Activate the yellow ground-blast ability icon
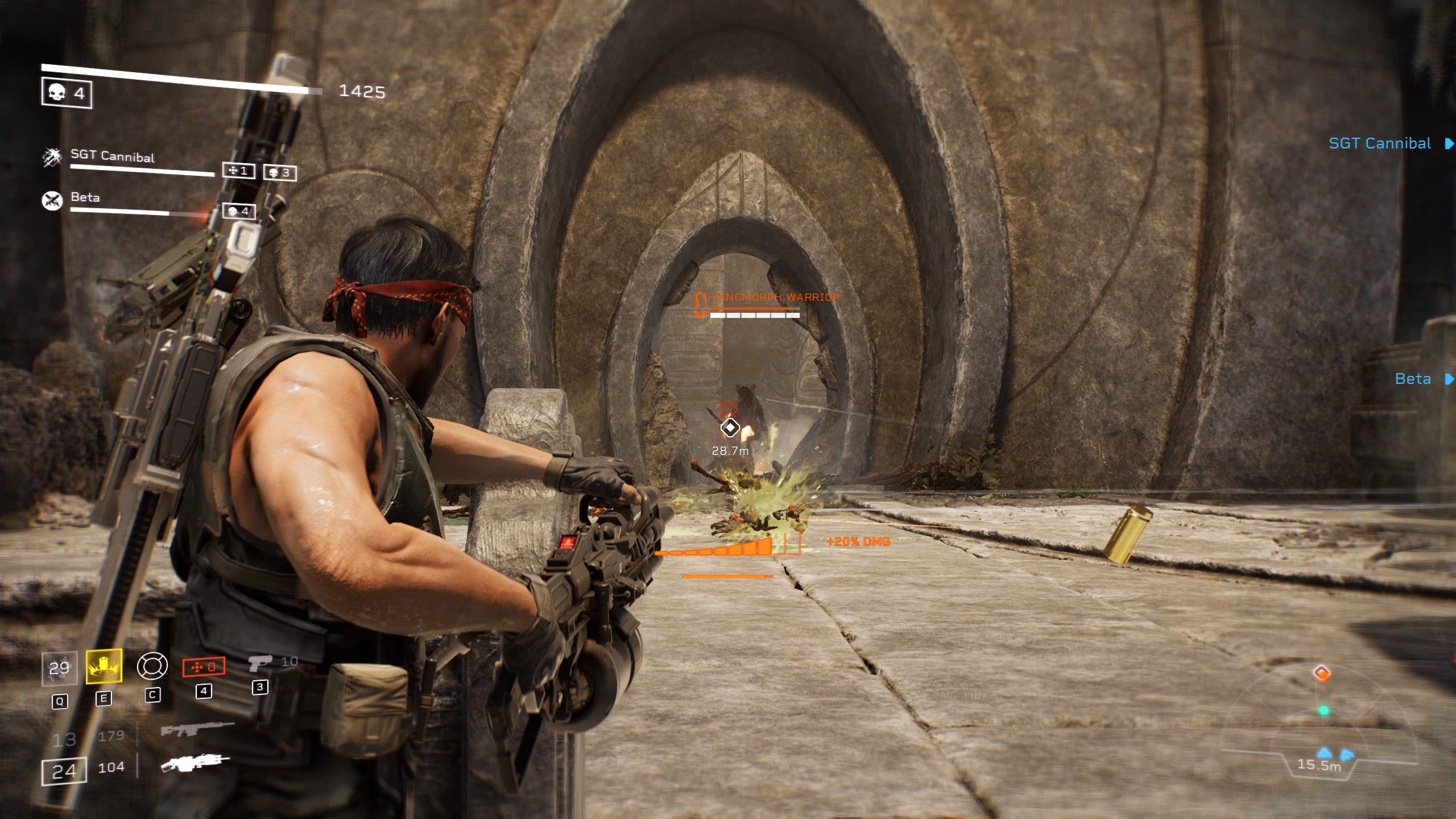 coord(104,666)
